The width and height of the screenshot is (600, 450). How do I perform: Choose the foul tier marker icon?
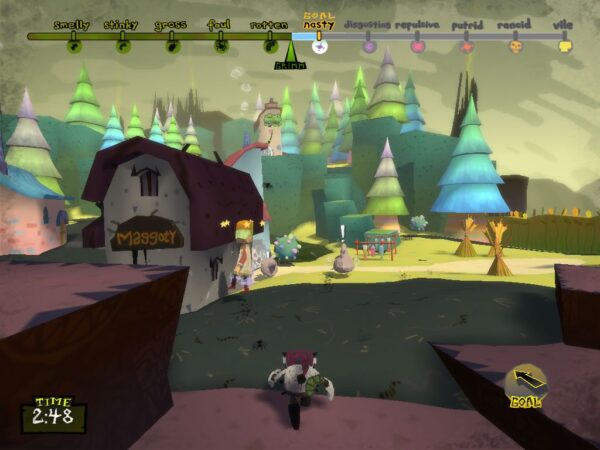[x=220, y=45]
